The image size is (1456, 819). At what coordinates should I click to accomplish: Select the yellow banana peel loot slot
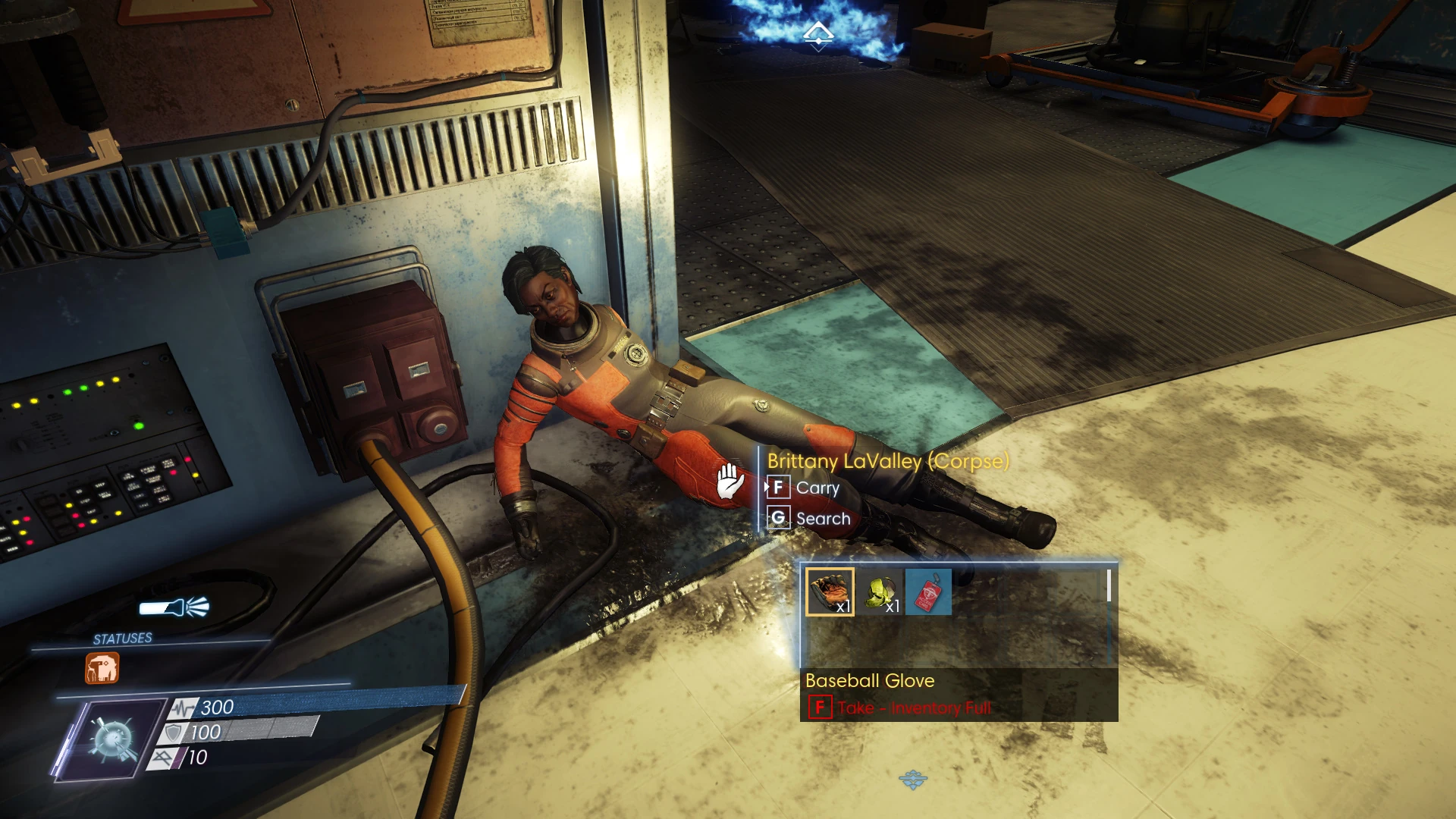(880, 592)
